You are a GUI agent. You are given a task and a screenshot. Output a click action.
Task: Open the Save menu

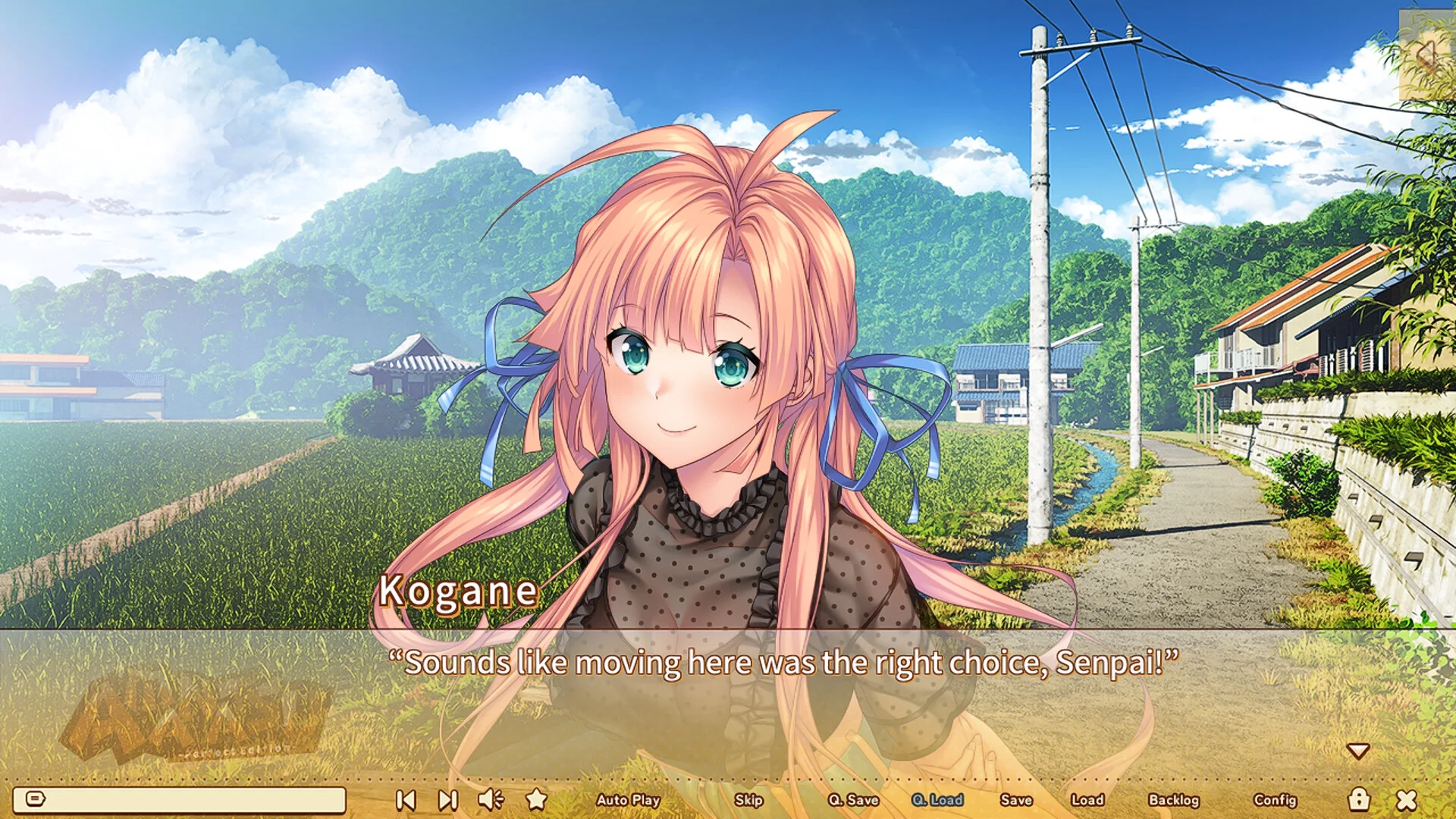[x=1016, y=800]
